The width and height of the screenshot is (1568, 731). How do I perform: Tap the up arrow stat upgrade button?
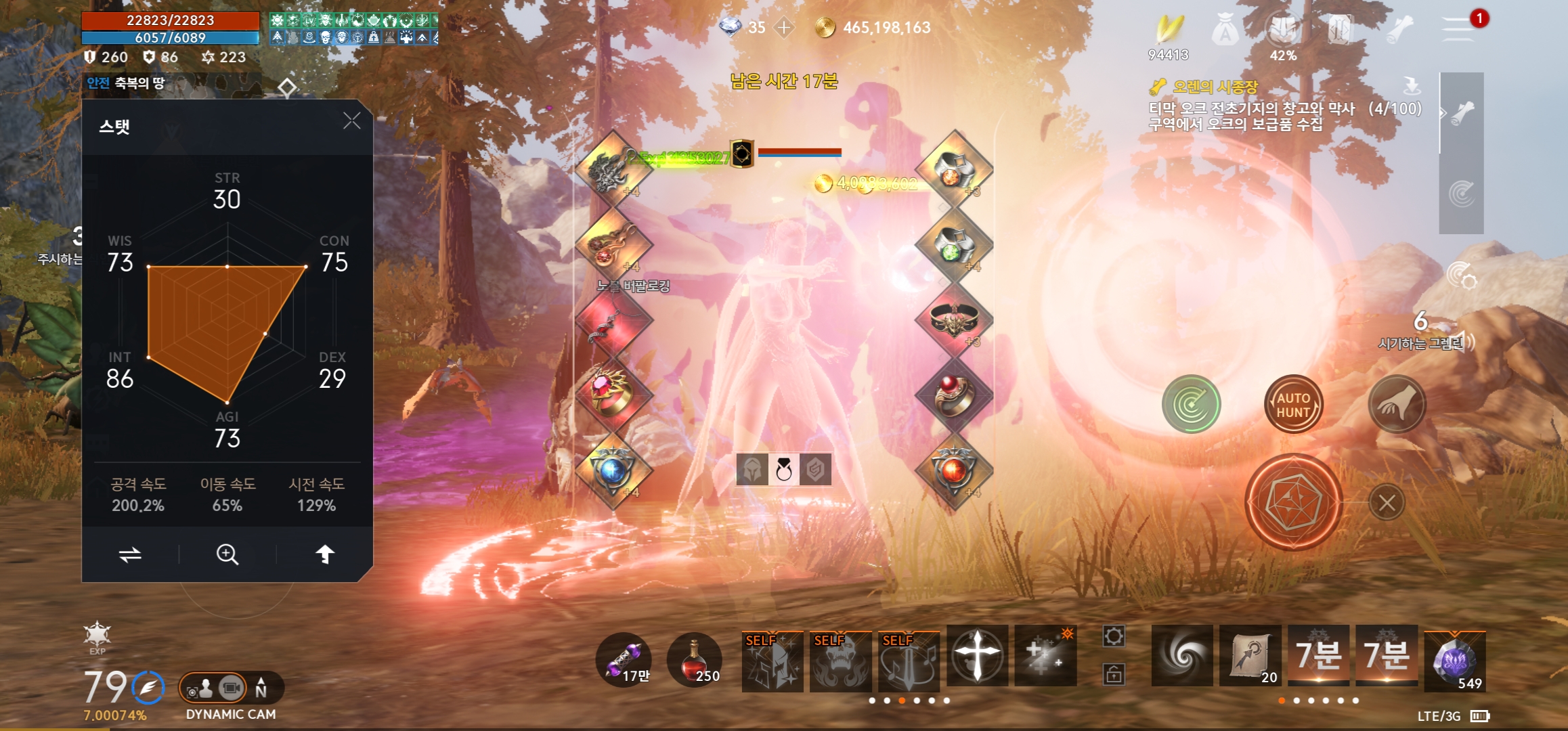pyautogui.click(x=325, y=555)
